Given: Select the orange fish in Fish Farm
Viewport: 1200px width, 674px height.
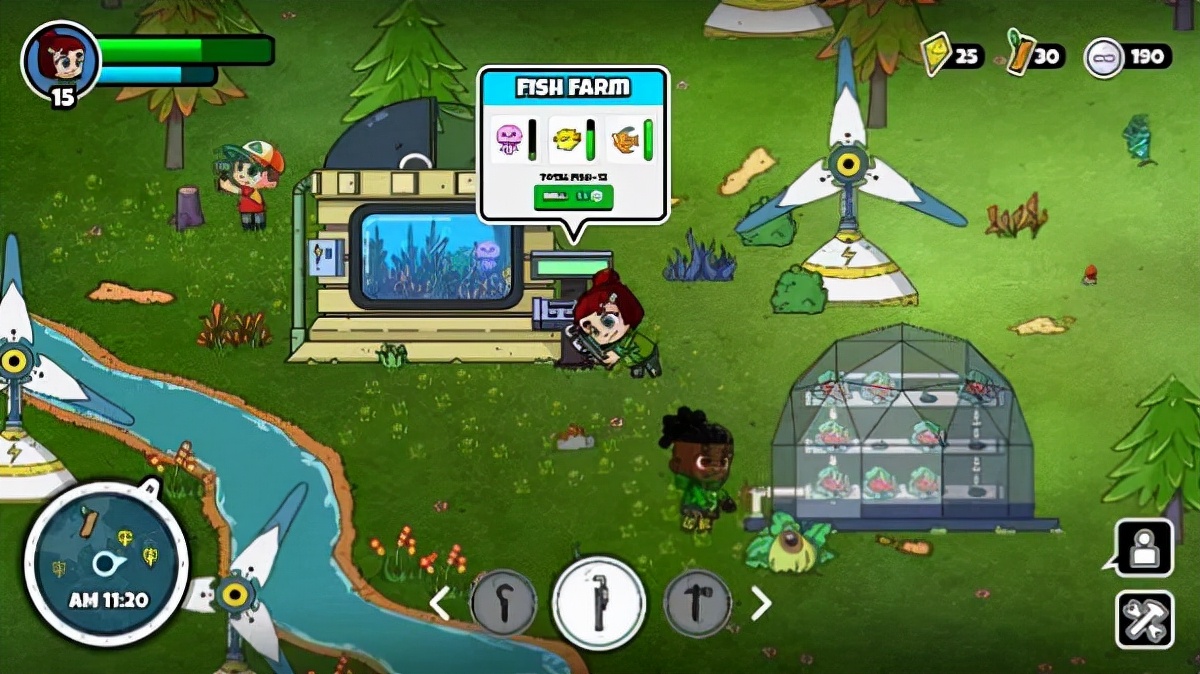Looking at the screenshot, I should pos(624,139).
